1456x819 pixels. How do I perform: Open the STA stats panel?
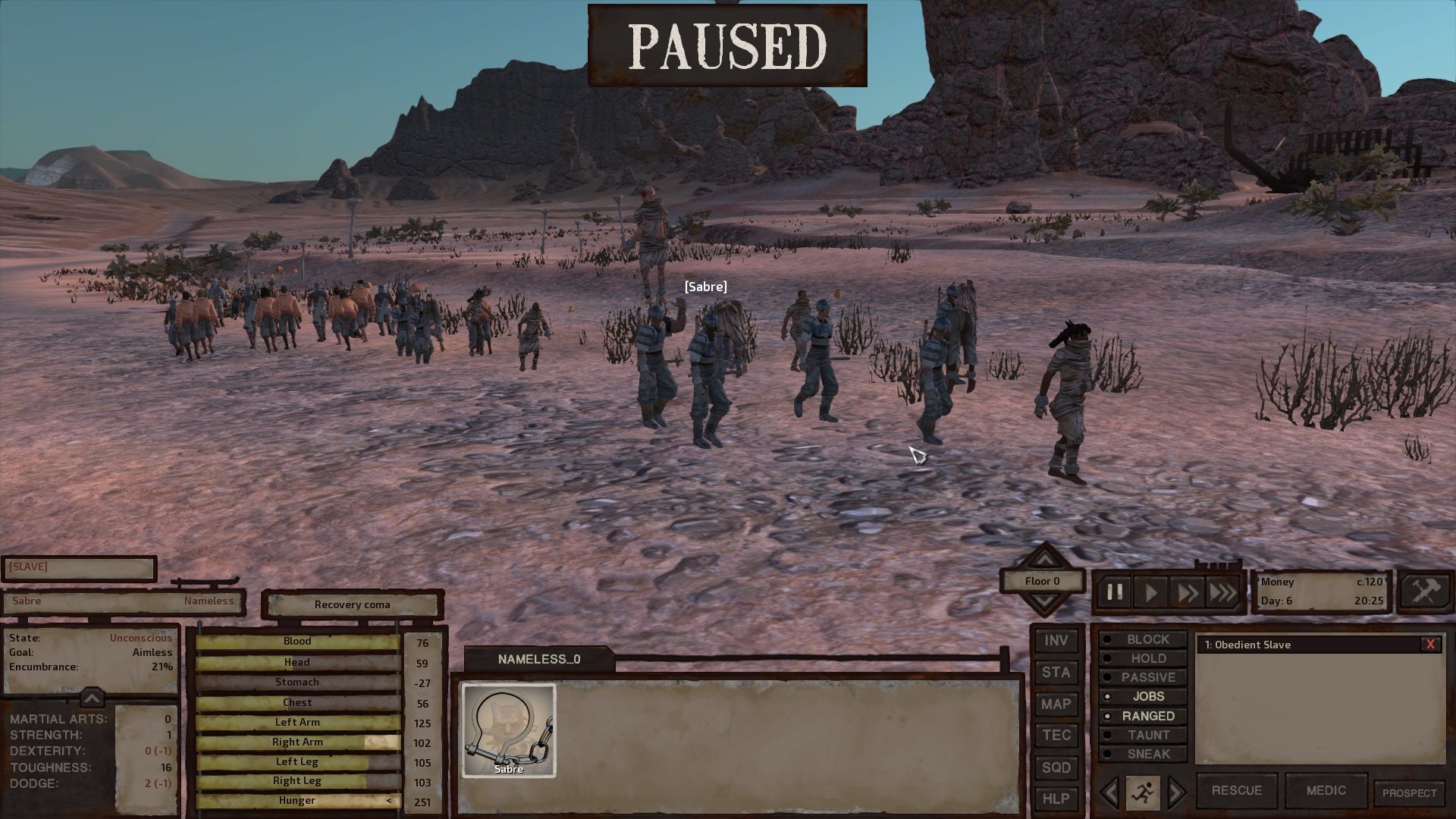(1056, 672)
